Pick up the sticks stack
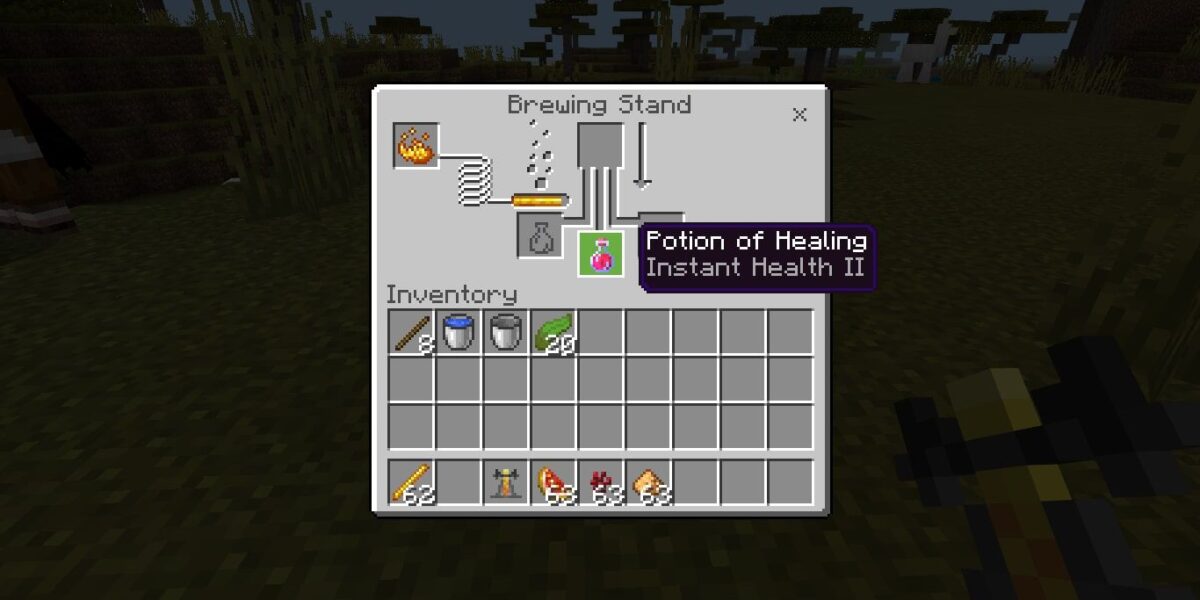 click(x=410, y=332)
